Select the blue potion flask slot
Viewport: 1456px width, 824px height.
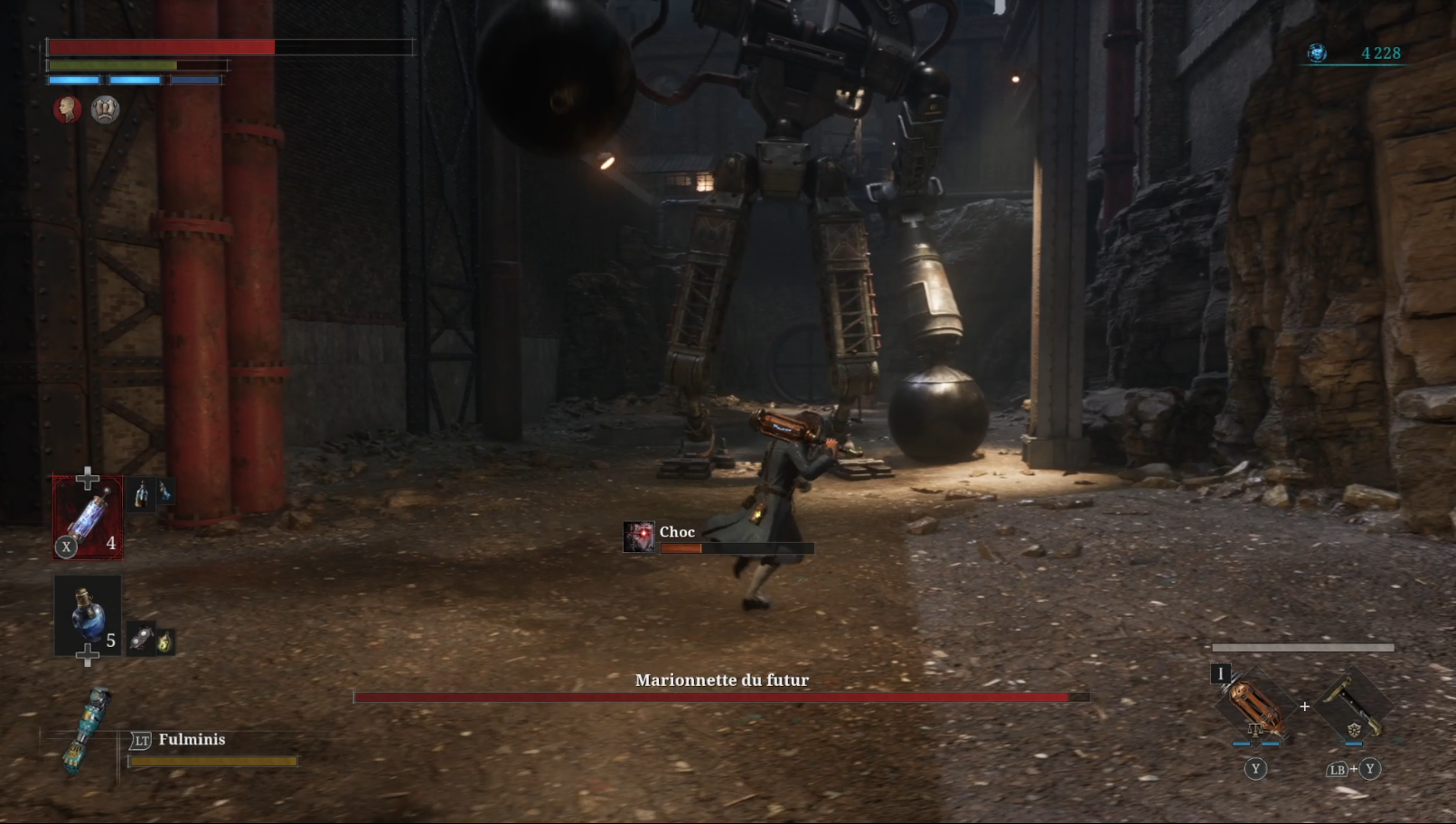[88, 615]
